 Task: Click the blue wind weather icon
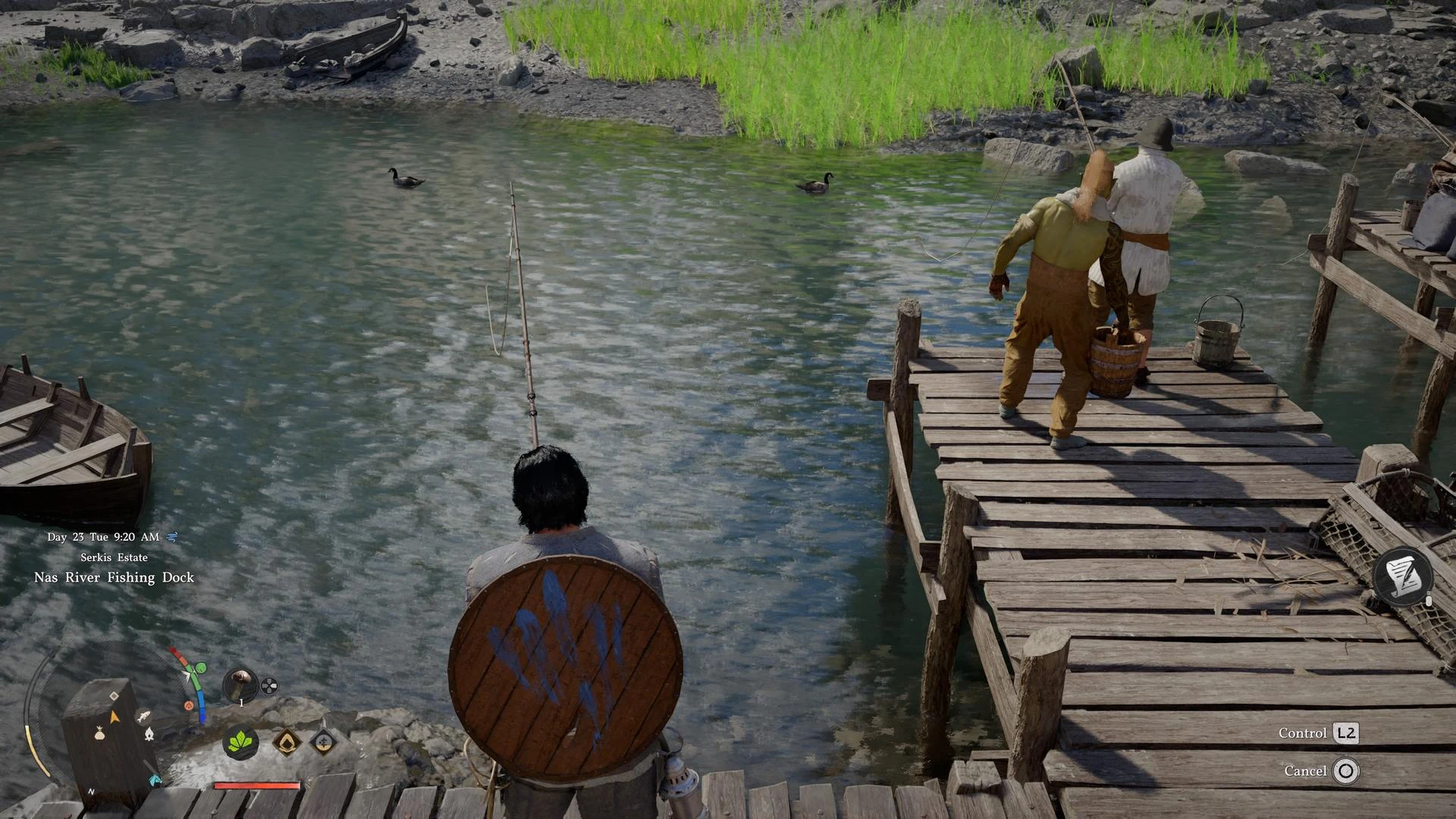point(172,537)
